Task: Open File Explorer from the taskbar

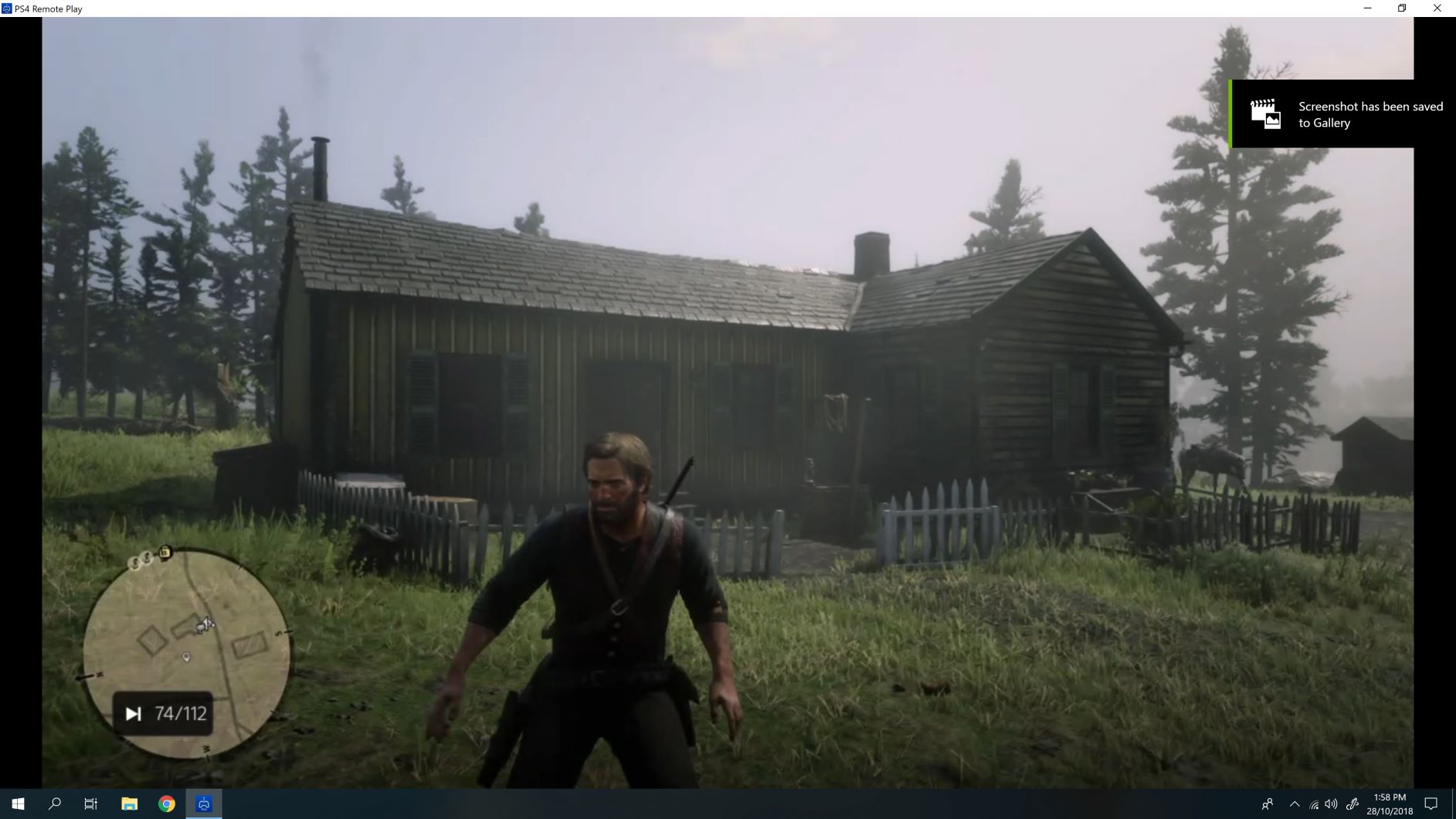Action: pos(128,804)
